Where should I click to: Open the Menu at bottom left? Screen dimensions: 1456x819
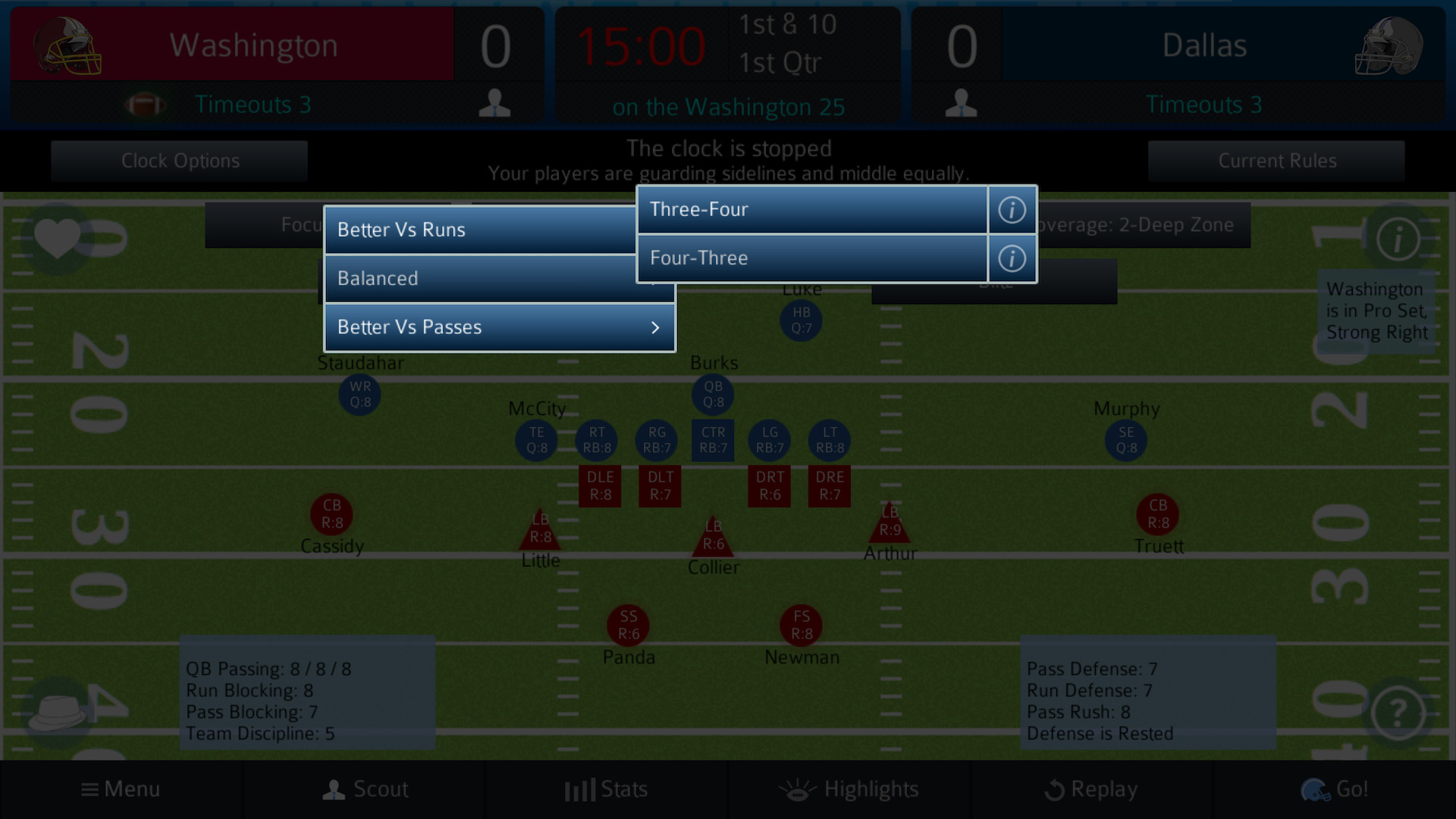point(120,789)
